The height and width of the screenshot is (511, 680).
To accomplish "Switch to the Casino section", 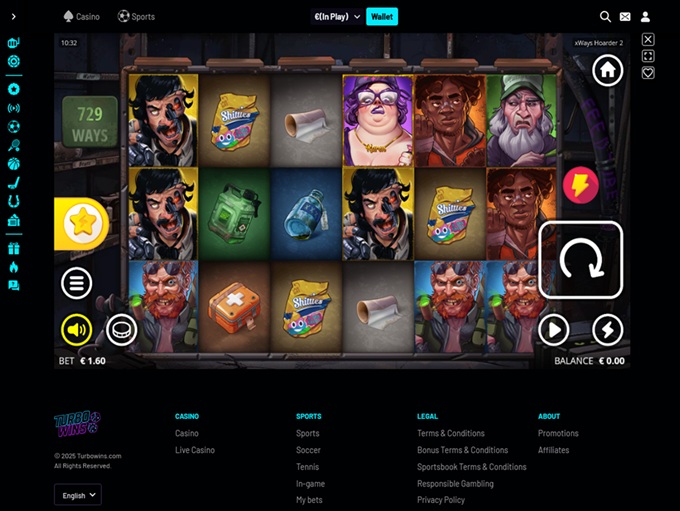I will point(81,16).
